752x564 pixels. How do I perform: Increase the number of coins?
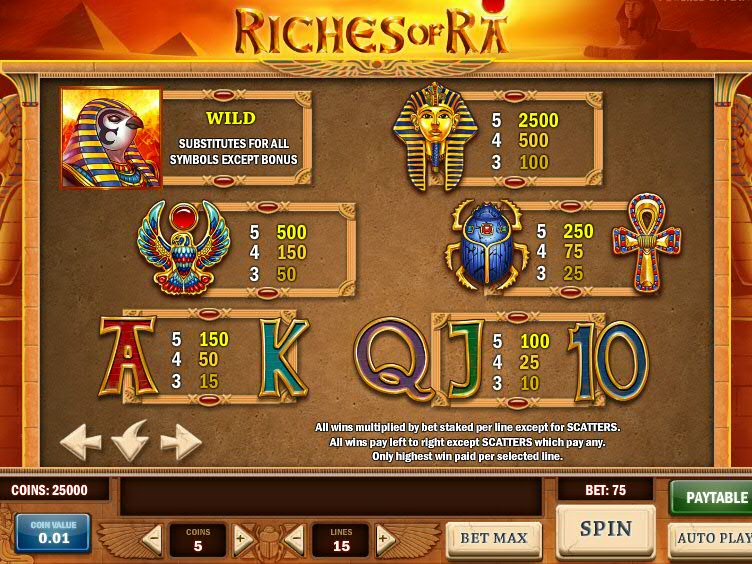coord(242,540)
